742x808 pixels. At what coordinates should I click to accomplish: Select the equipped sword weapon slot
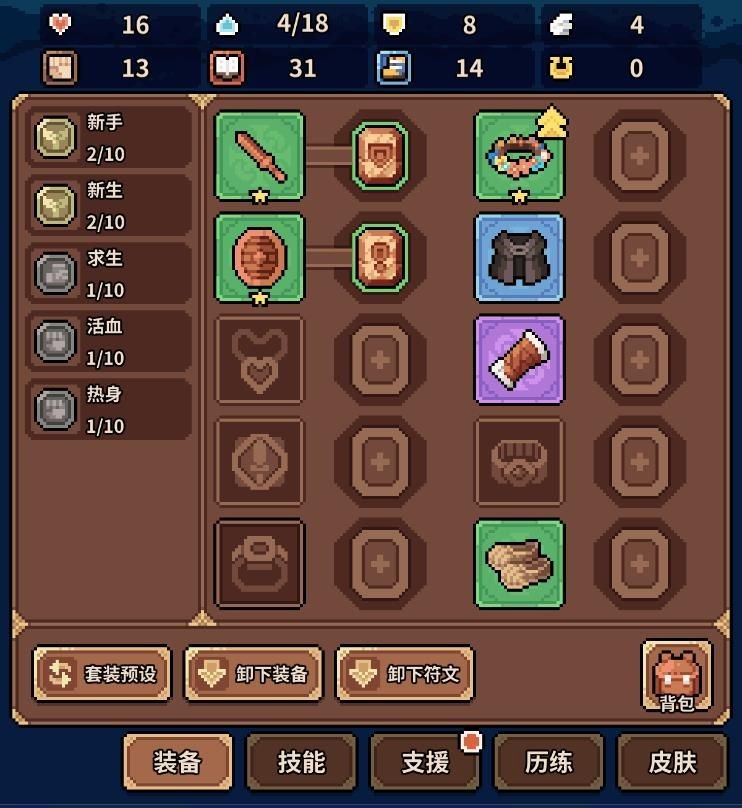260,155
